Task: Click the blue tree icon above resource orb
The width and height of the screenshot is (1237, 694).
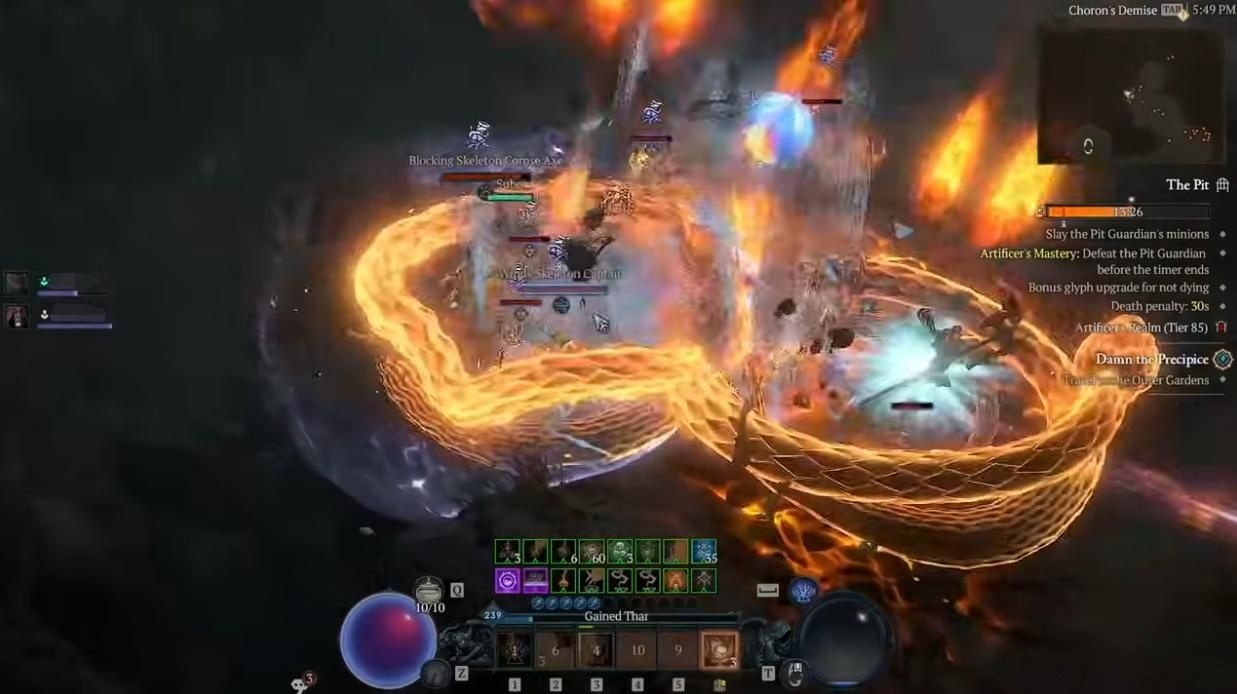Action: [801, 590]
